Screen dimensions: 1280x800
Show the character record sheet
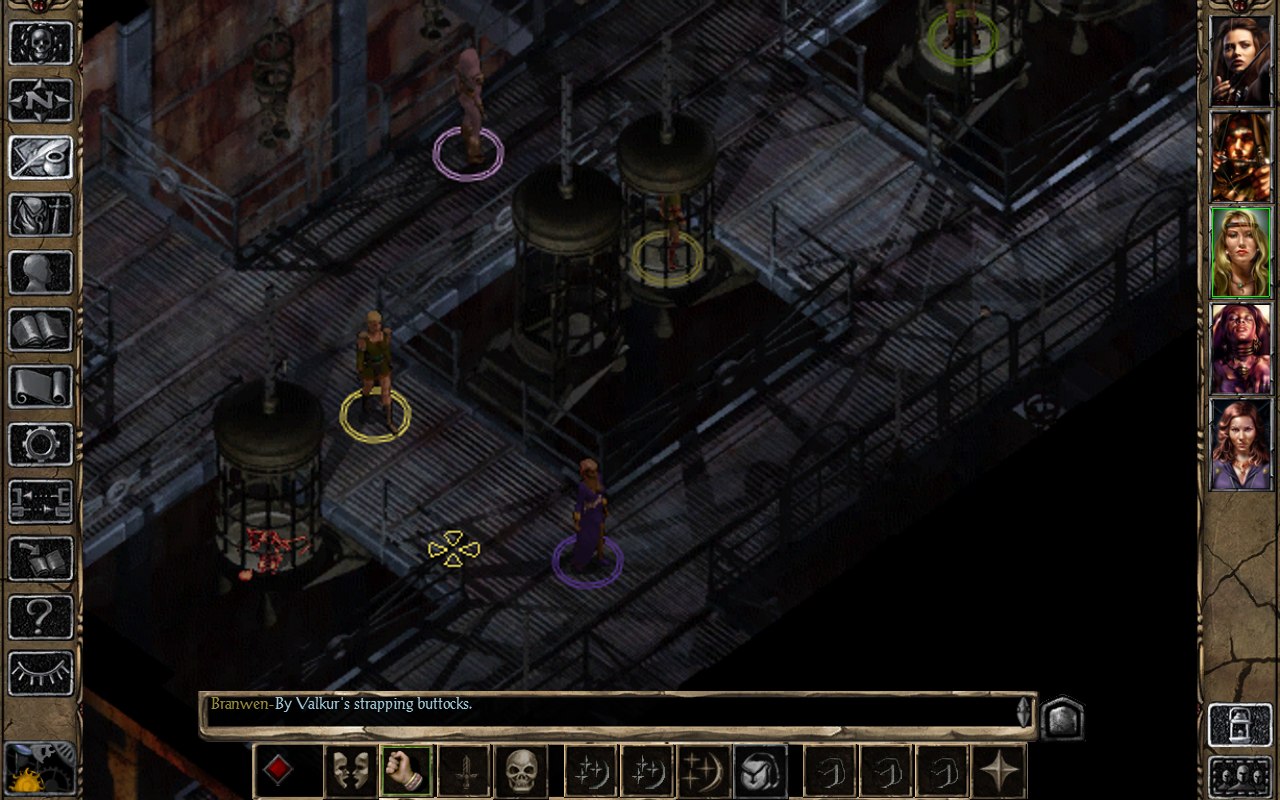41,272
